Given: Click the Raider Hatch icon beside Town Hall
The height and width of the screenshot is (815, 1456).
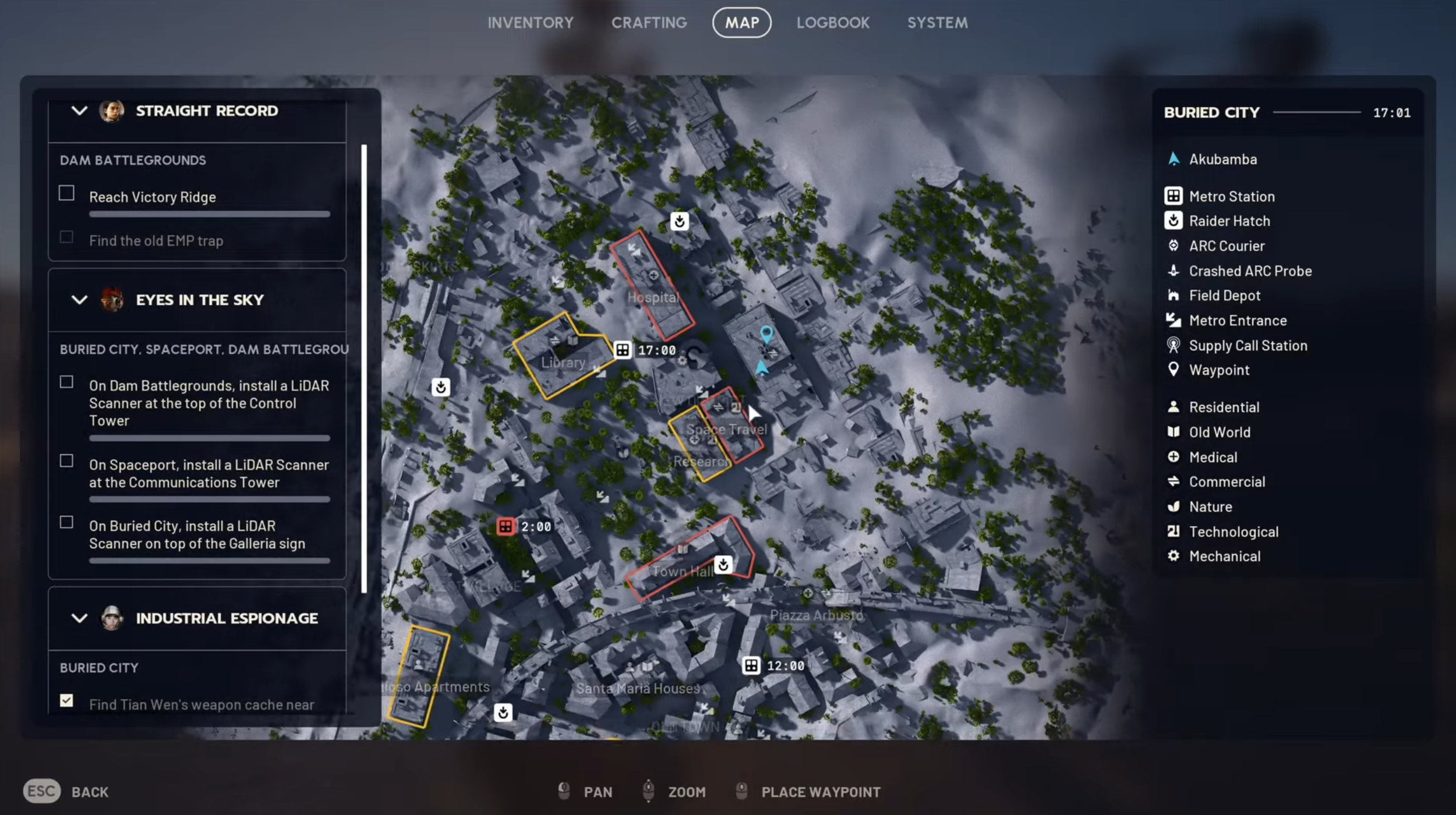Looking at the screenshot, I should tap(723, 564).
